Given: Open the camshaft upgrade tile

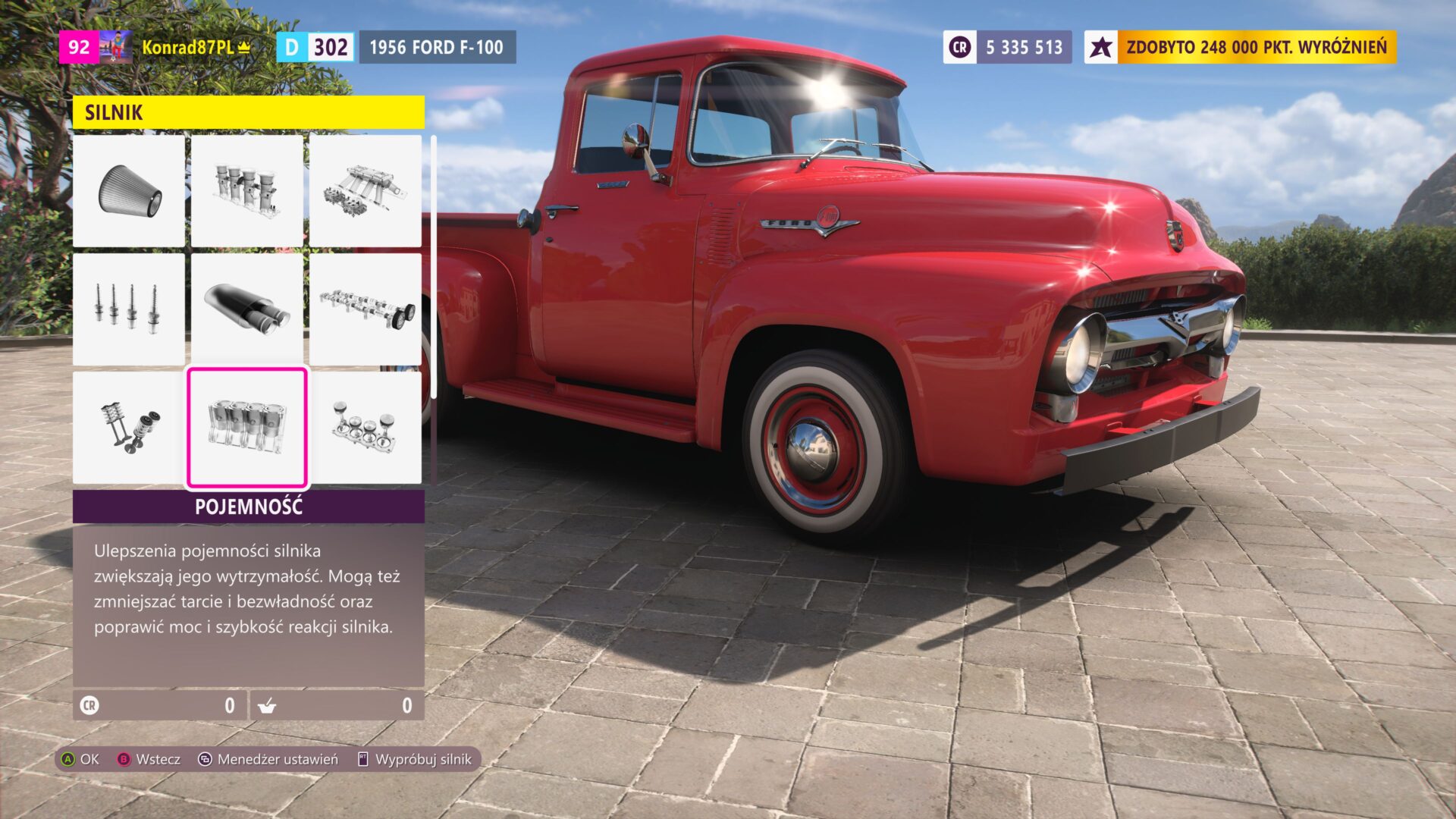Looking at the screenshot, I should [365, 309].
